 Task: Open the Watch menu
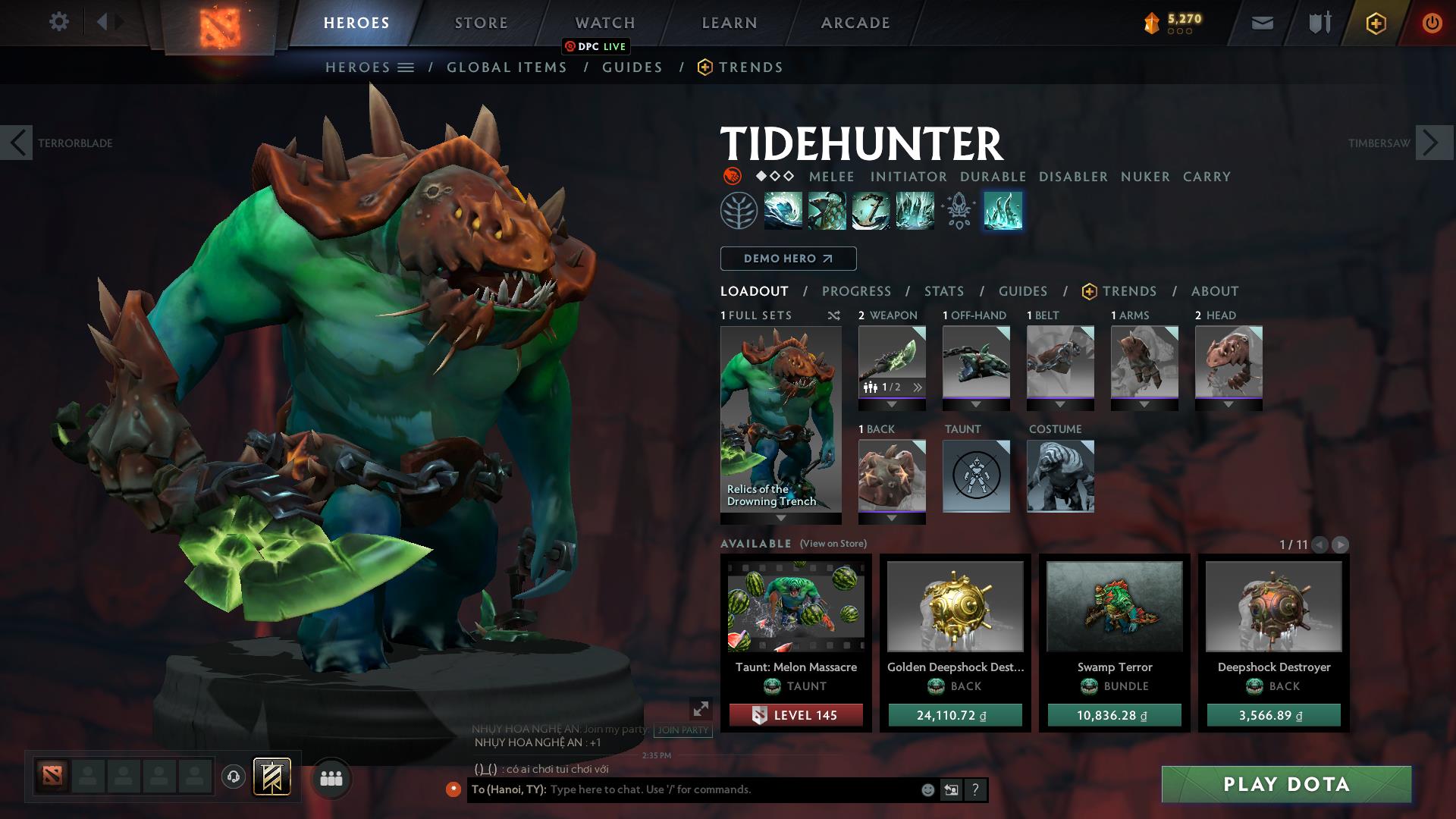604,23
